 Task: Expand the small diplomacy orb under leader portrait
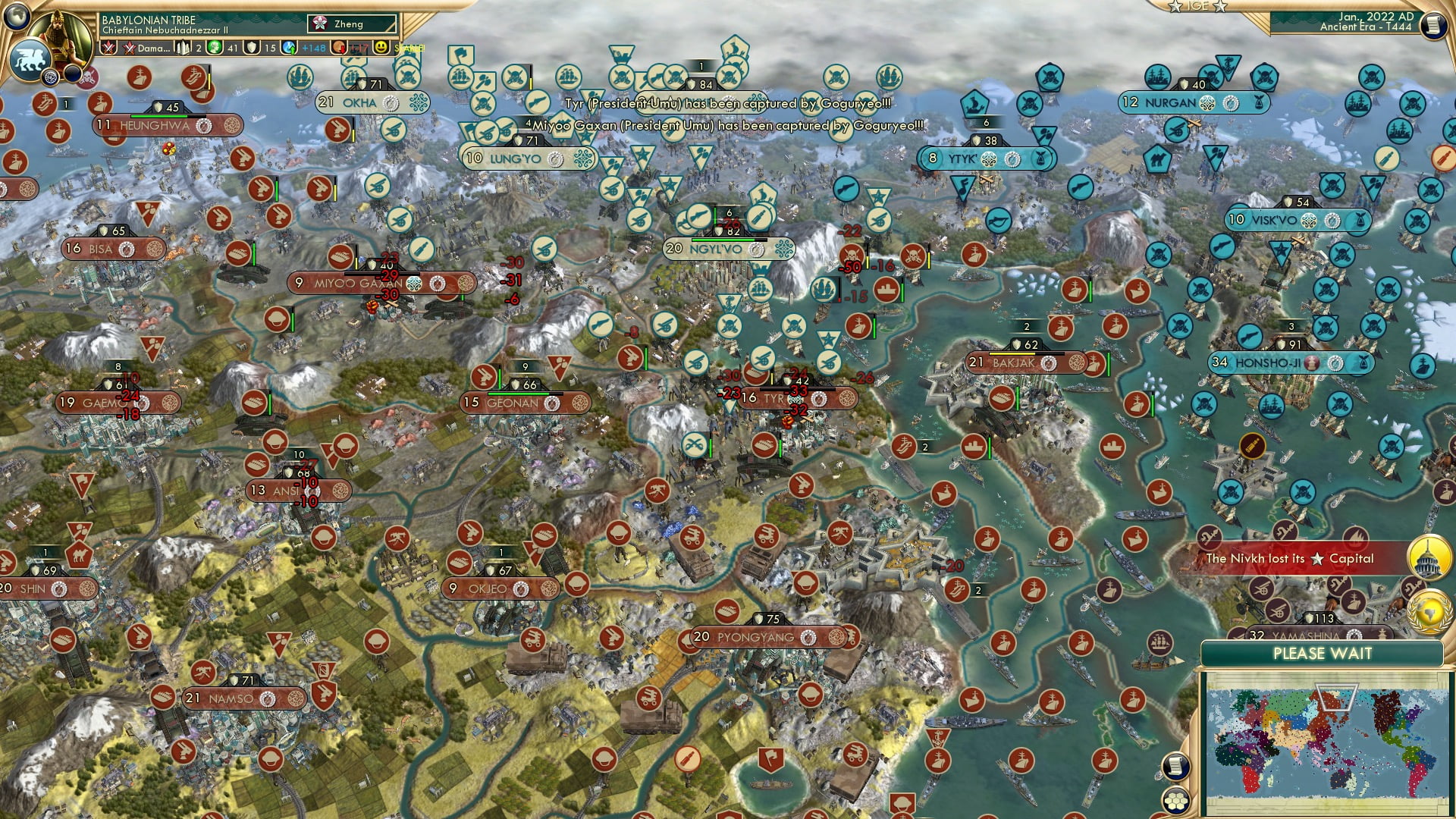click(x=49, y=78)
